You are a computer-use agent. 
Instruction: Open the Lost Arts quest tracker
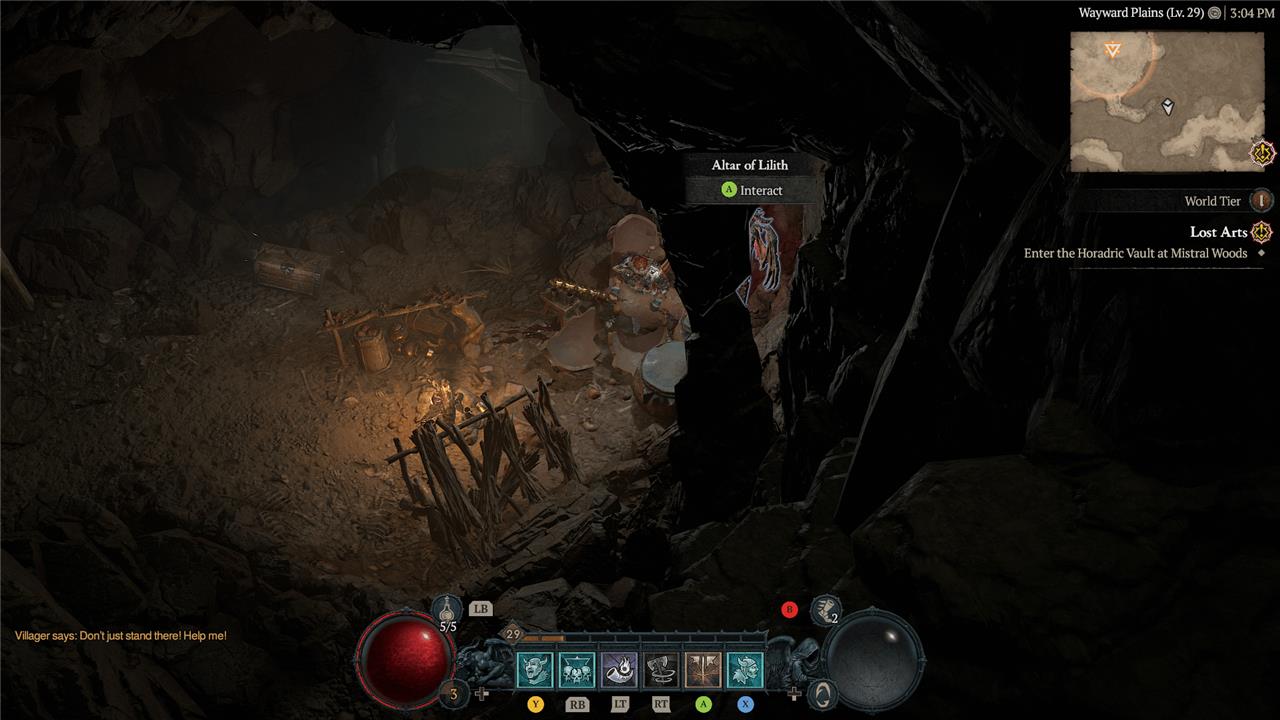1218,232
